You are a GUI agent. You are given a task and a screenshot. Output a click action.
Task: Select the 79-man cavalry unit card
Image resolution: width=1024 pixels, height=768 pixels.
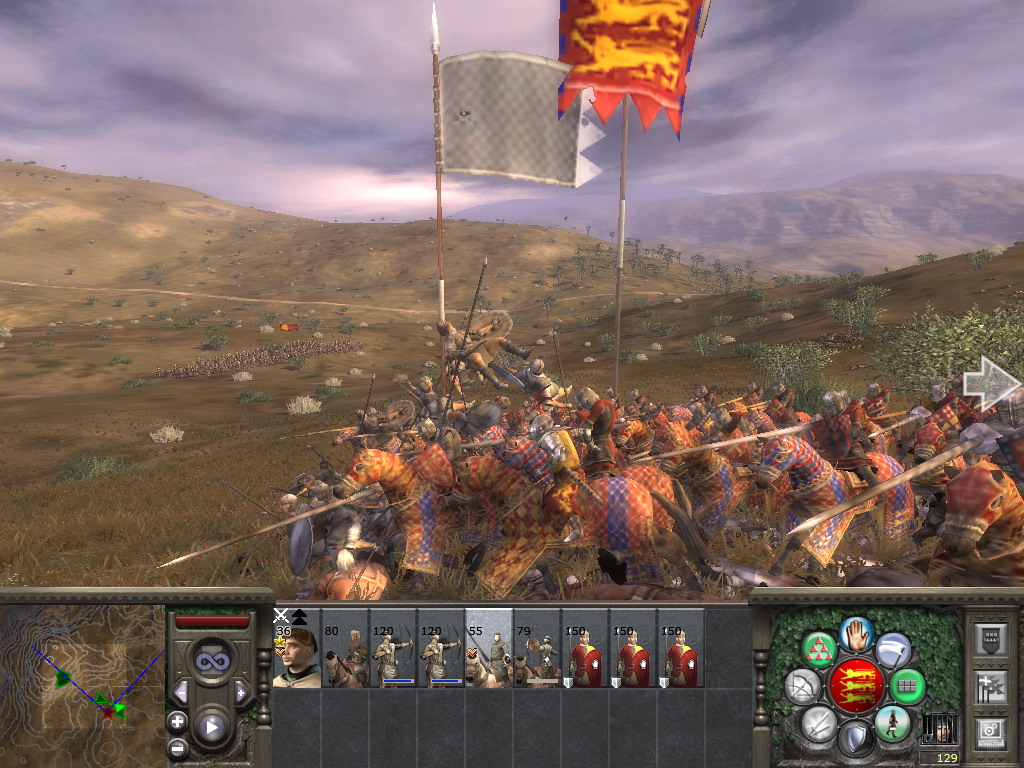[537, 650]
